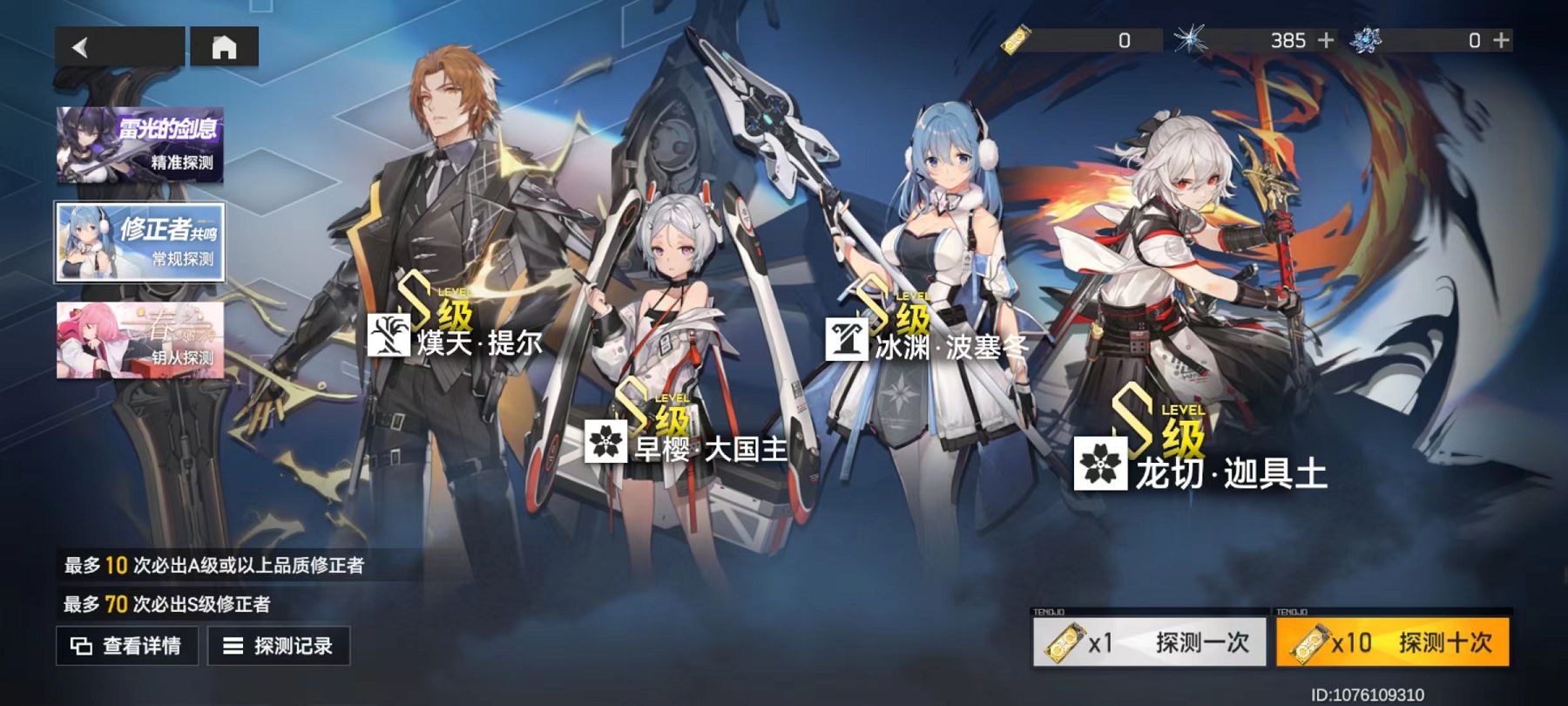
Task: Click the gold ticket currency icon
Action: click(1016, 38)
